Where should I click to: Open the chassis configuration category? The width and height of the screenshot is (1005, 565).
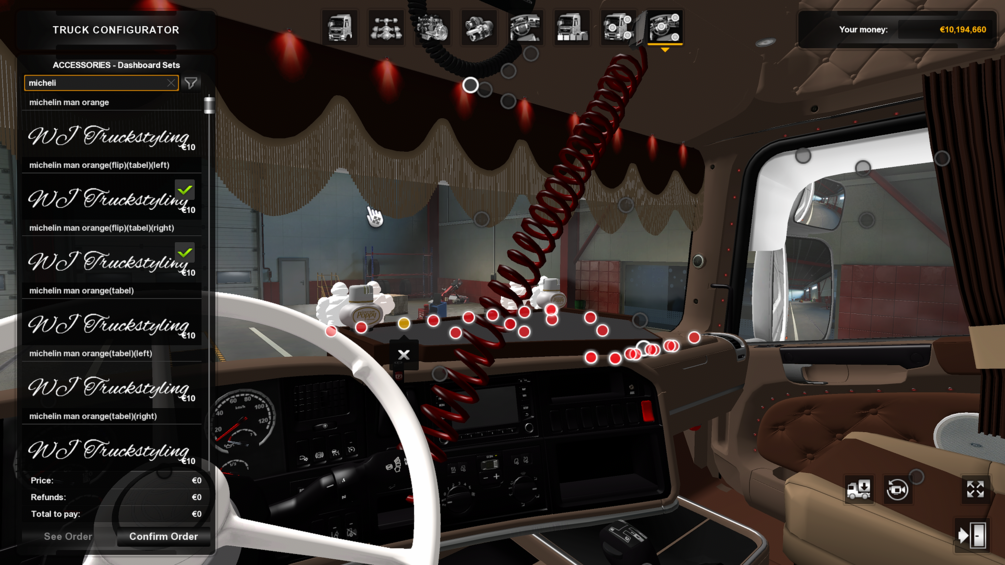point(386,28)
